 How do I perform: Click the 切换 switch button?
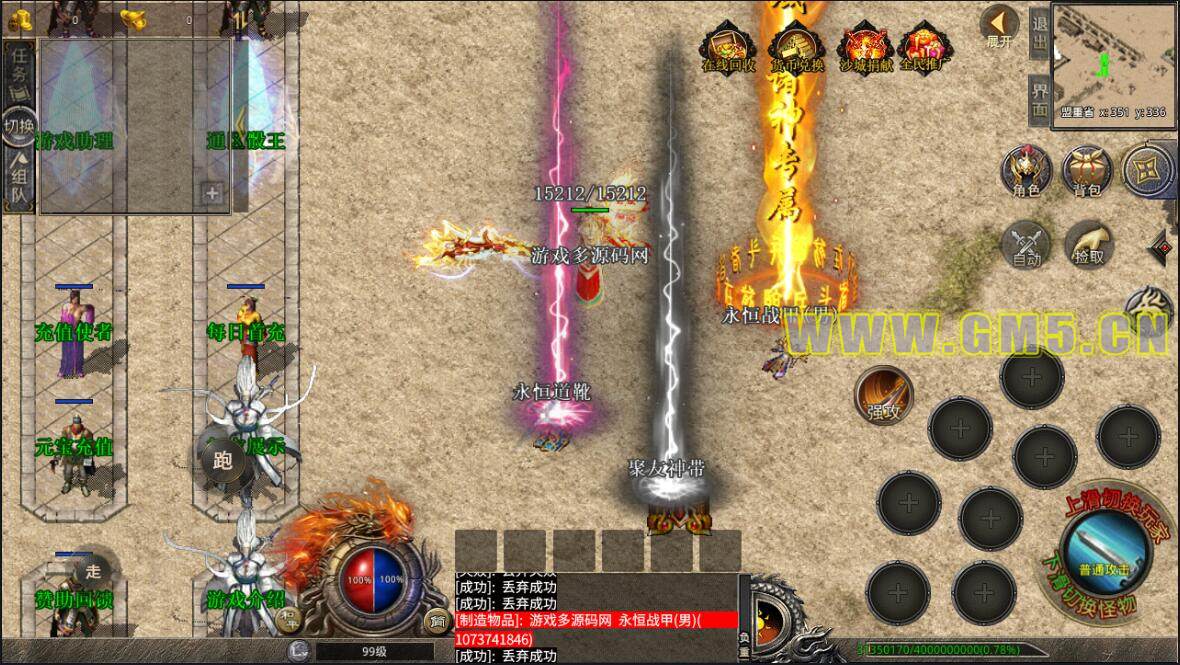pos(19,126)
